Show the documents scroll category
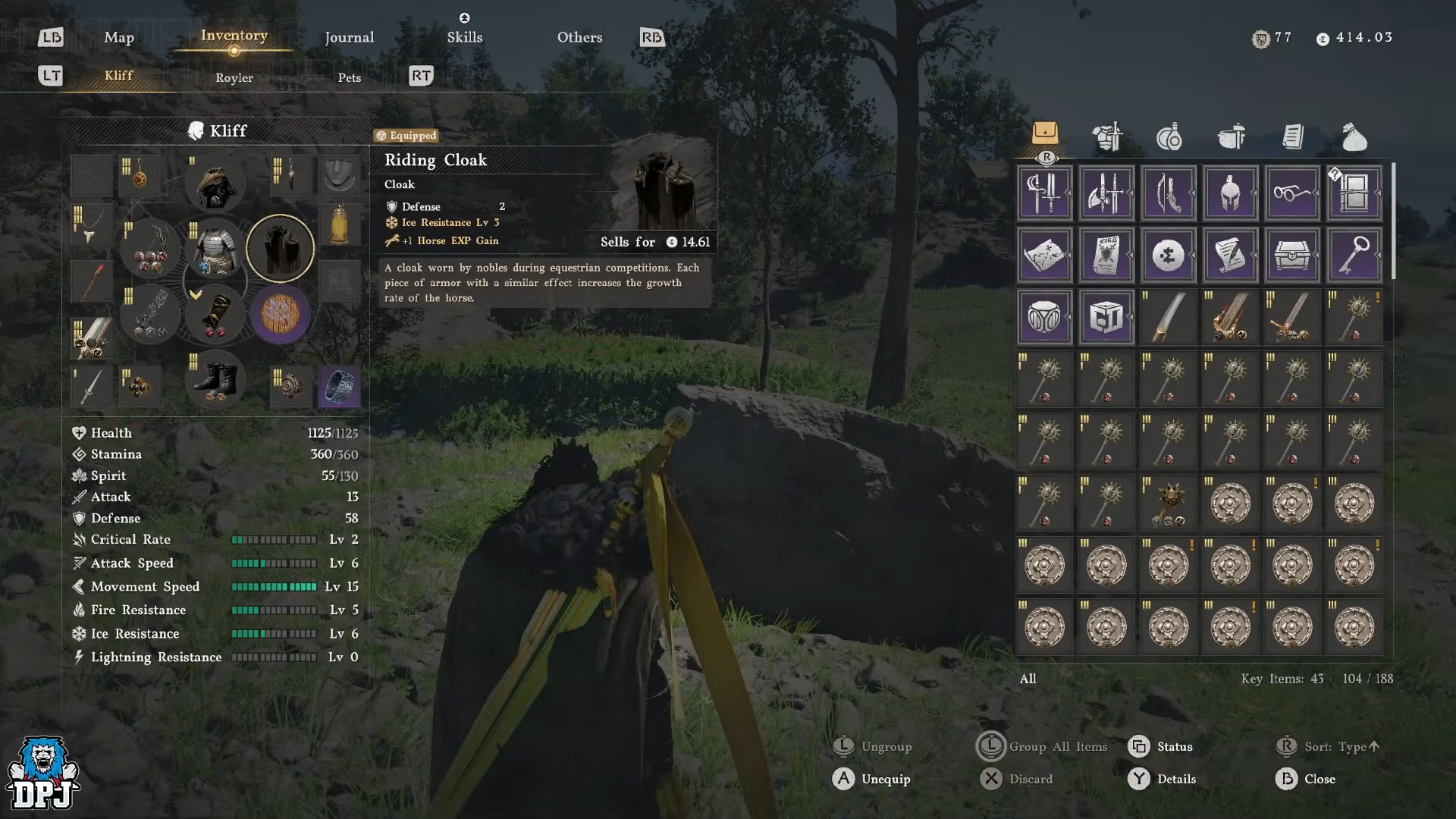Image resolution: width=1456 pixels, height=819 pixels. (x=1293, y=137)
